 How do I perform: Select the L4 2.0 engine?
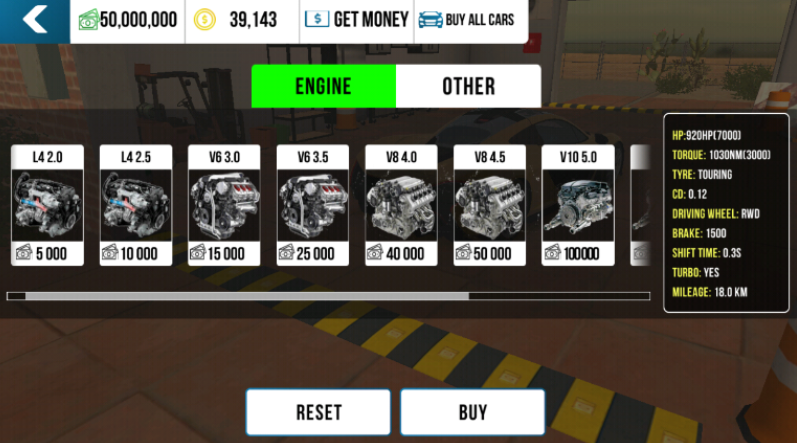coord(47,205)
